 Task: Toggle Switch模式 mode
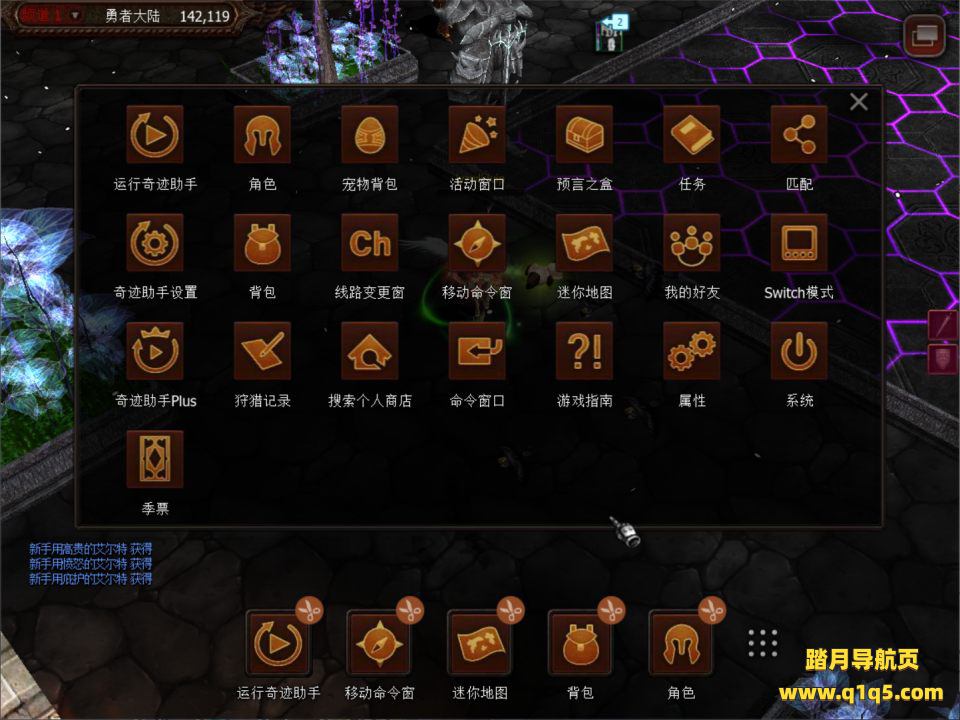click(x=799, y=243)
